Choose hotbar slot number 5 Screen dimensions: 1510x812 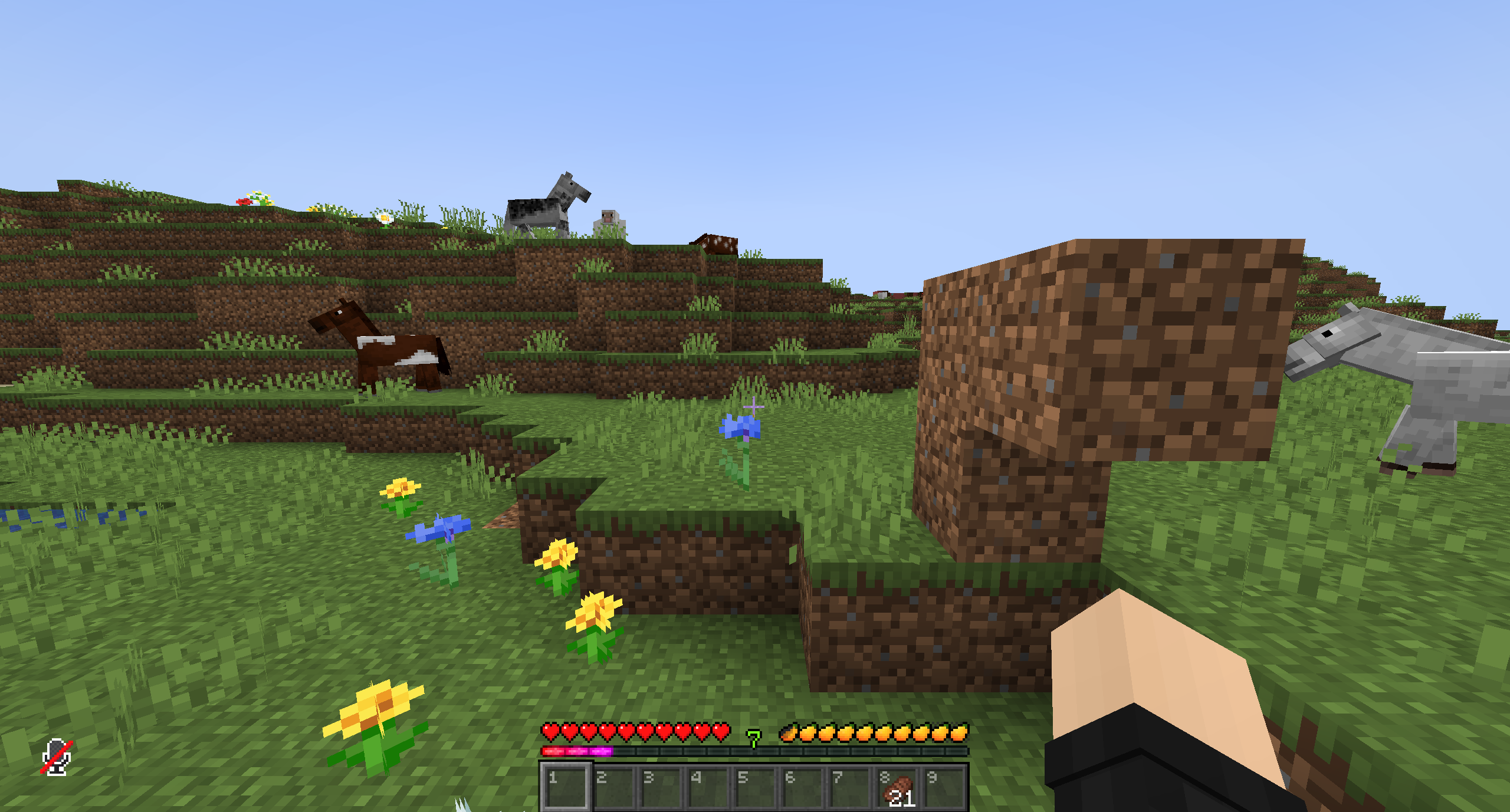754,787
